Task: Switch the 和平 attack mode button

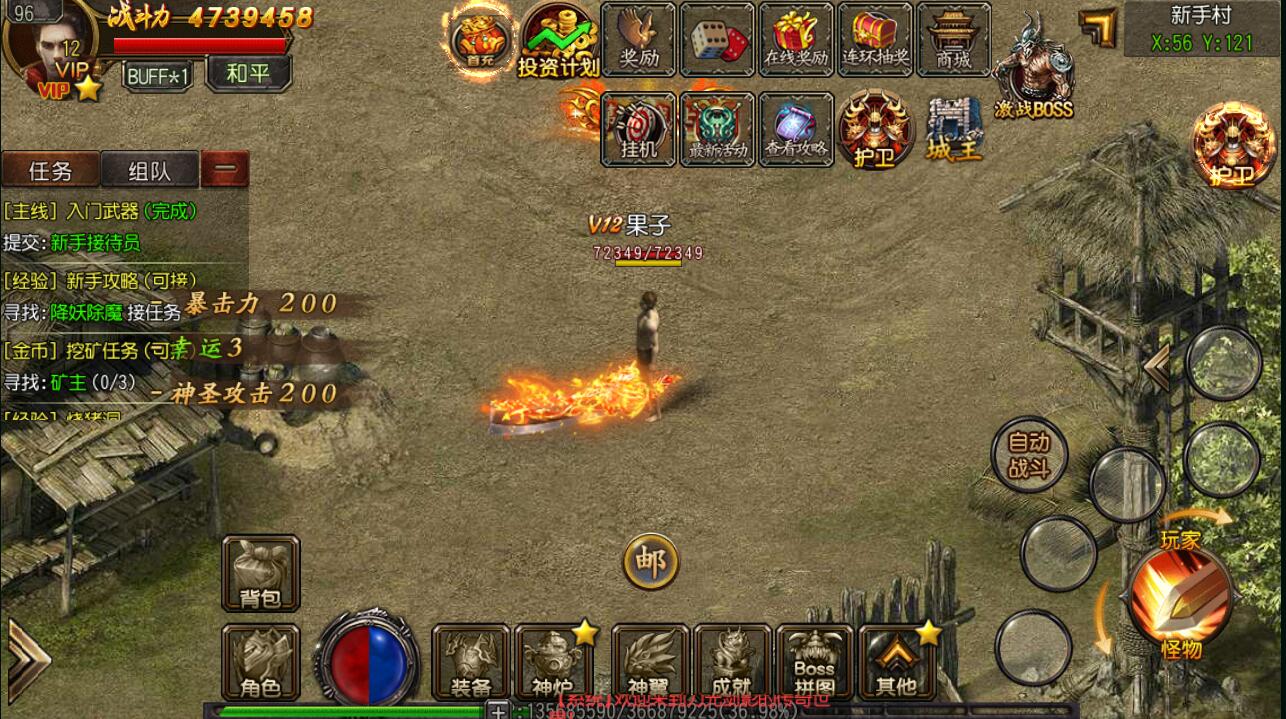Action: [x=248, y=73]
